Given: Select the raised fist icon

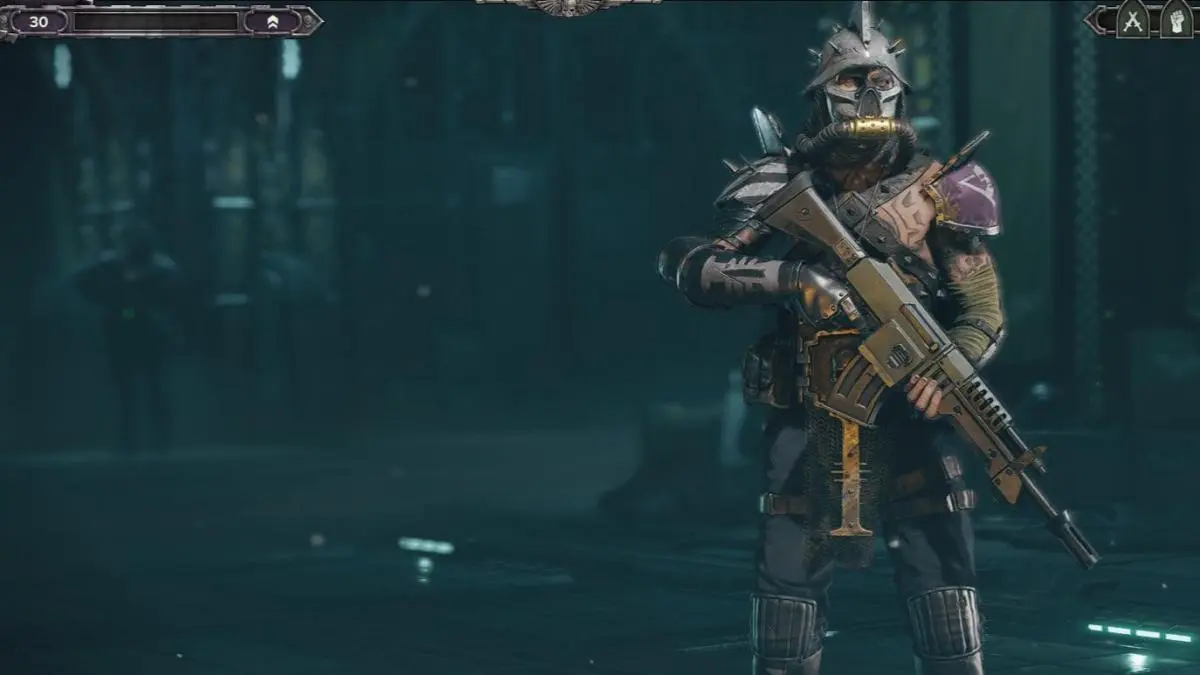Looking at the screenshot, I should click(1176, 20).
